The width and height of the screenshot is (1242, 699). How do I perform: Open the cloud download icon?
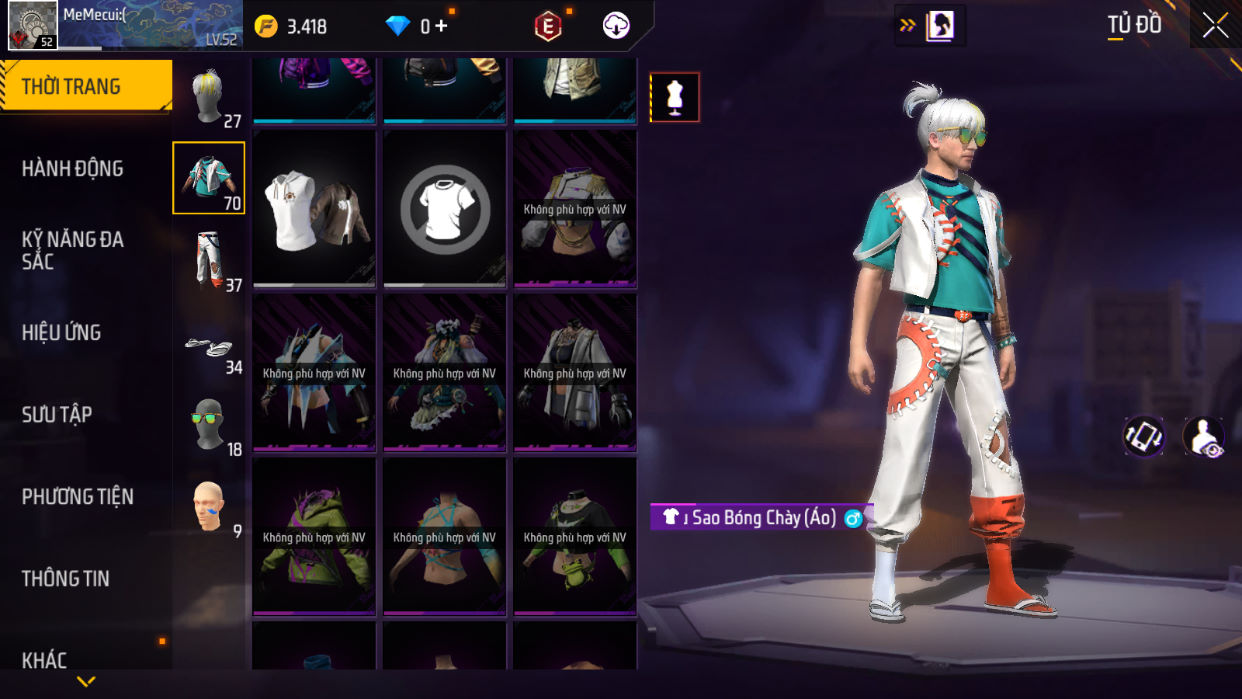616,26
